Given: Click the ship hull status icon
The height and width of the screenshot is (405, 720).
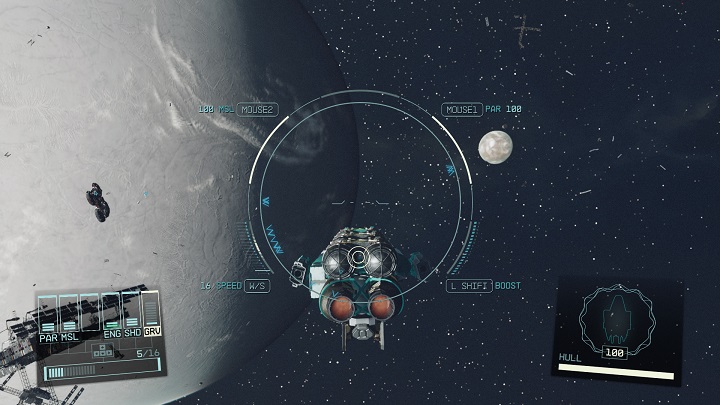Looking at the screenshot, I should coord(616,315).
